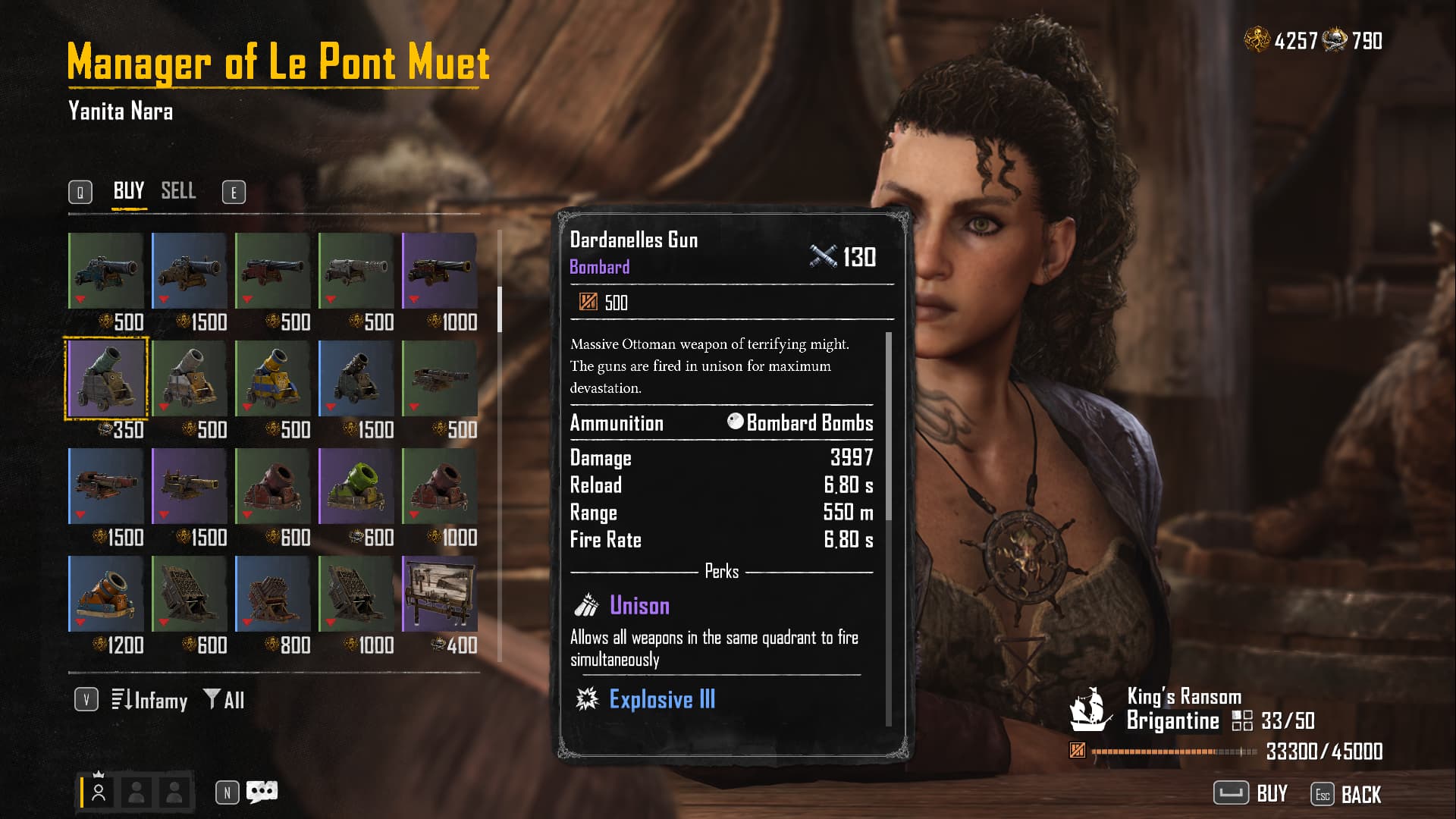This screenshot has height=819, width=1456.
Task: Open the All items filter
Action: 224,700
